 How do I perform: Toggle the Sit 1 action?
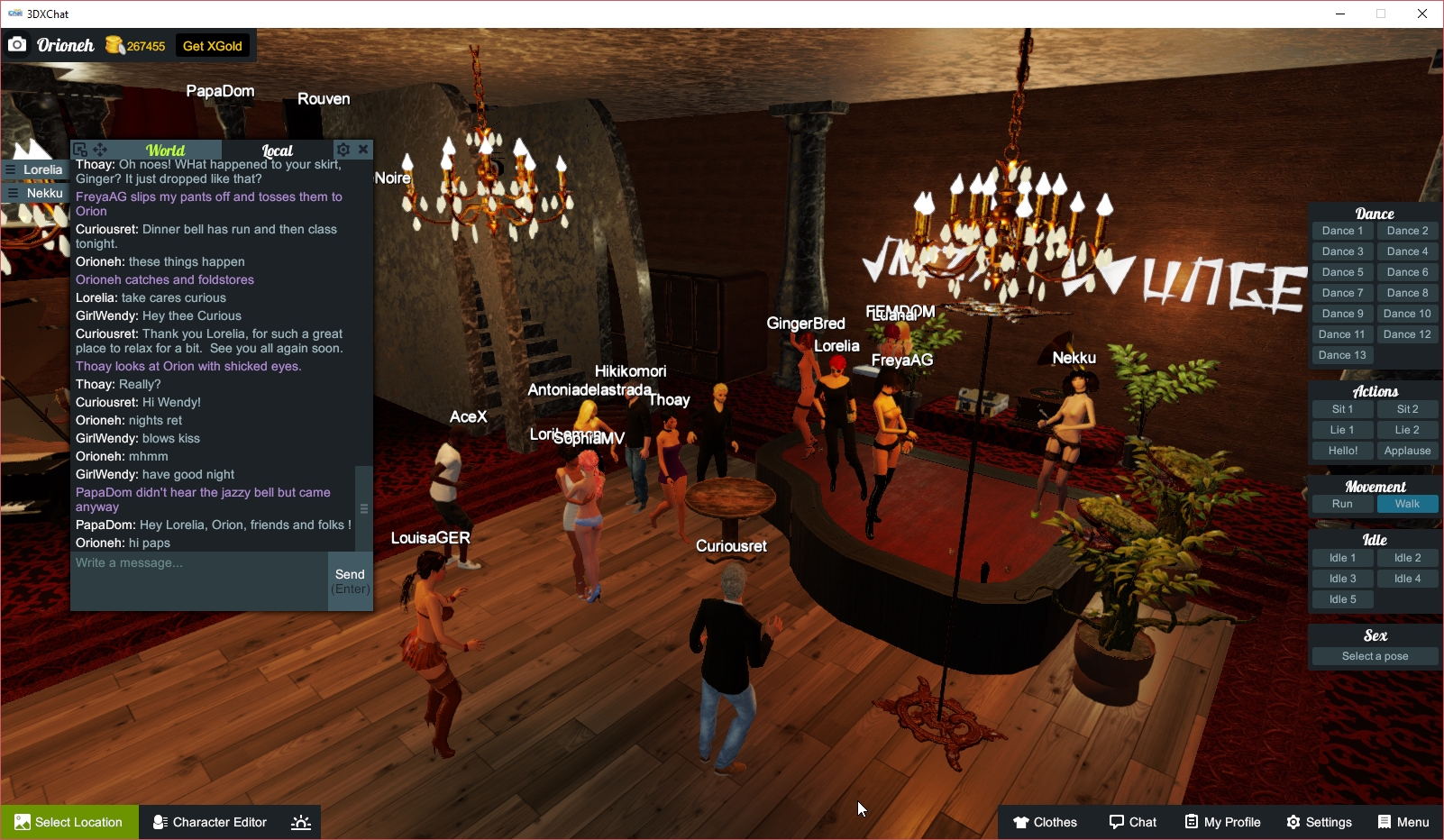1342,408
